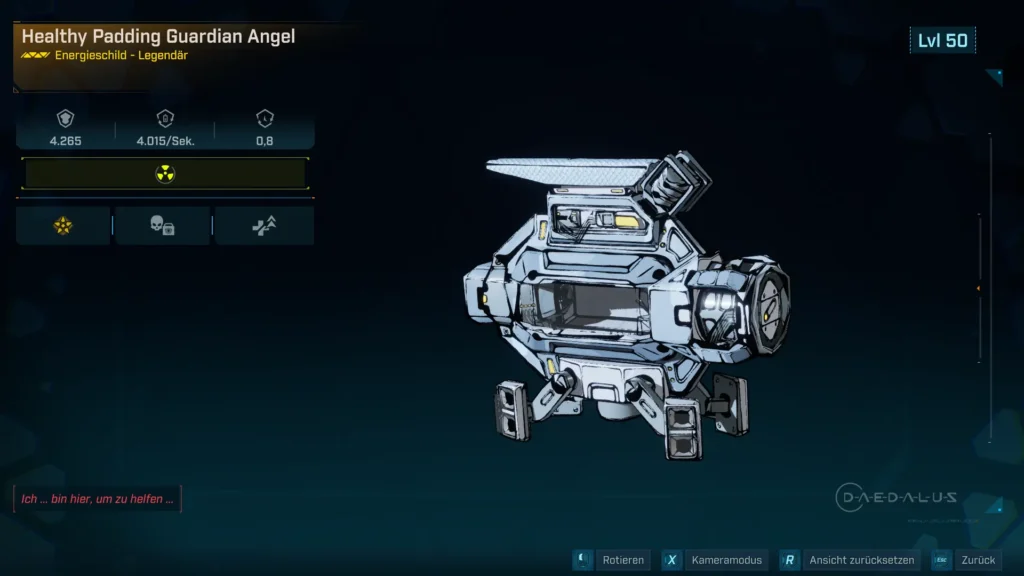Go back with the Zurück button
The width and height of the screenshot is (1024, 576).
tap(964, 560)
